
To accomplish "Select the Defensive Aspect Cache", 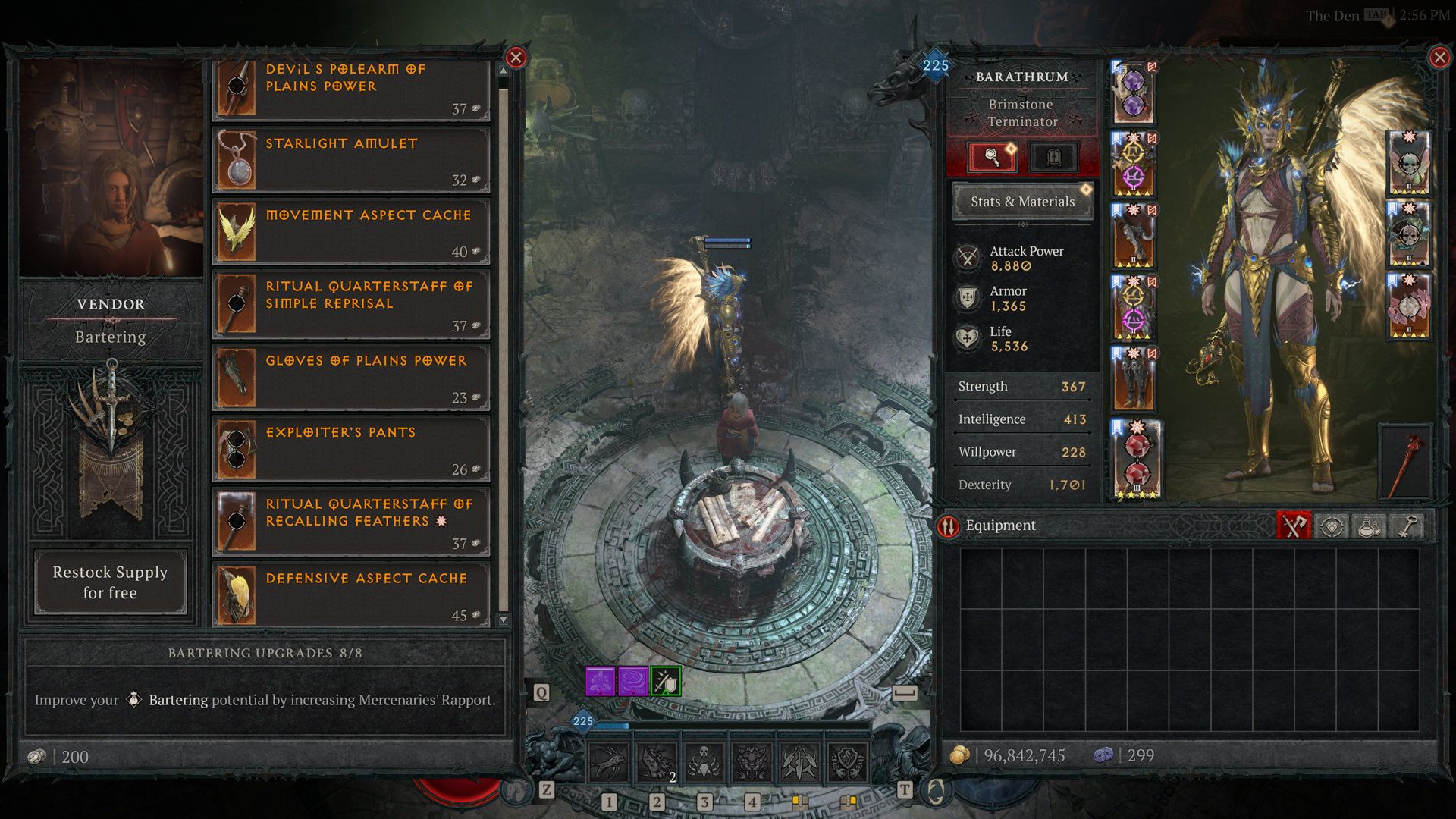I will (x=351, y=593).
